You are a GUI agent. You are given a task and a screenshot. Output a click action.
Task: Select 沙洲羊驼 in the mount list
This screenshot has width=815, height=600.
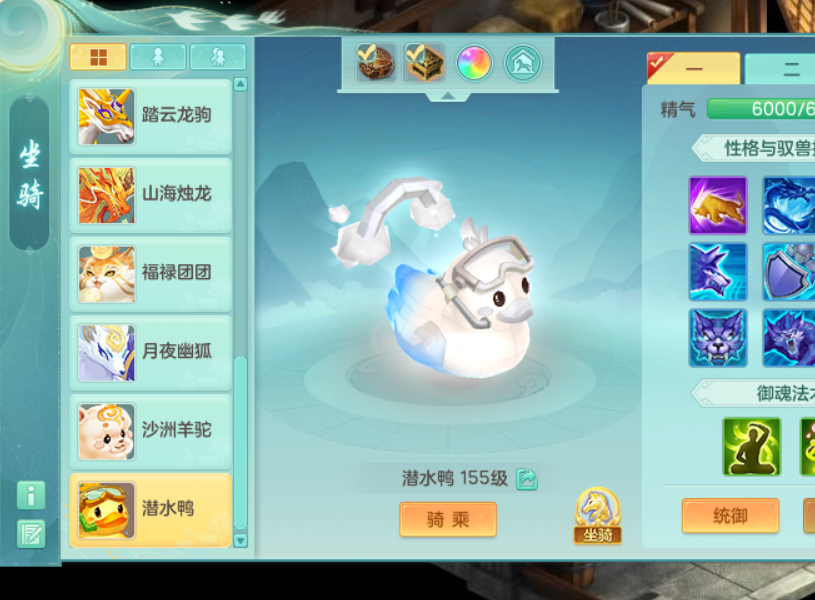pos(151,431)
